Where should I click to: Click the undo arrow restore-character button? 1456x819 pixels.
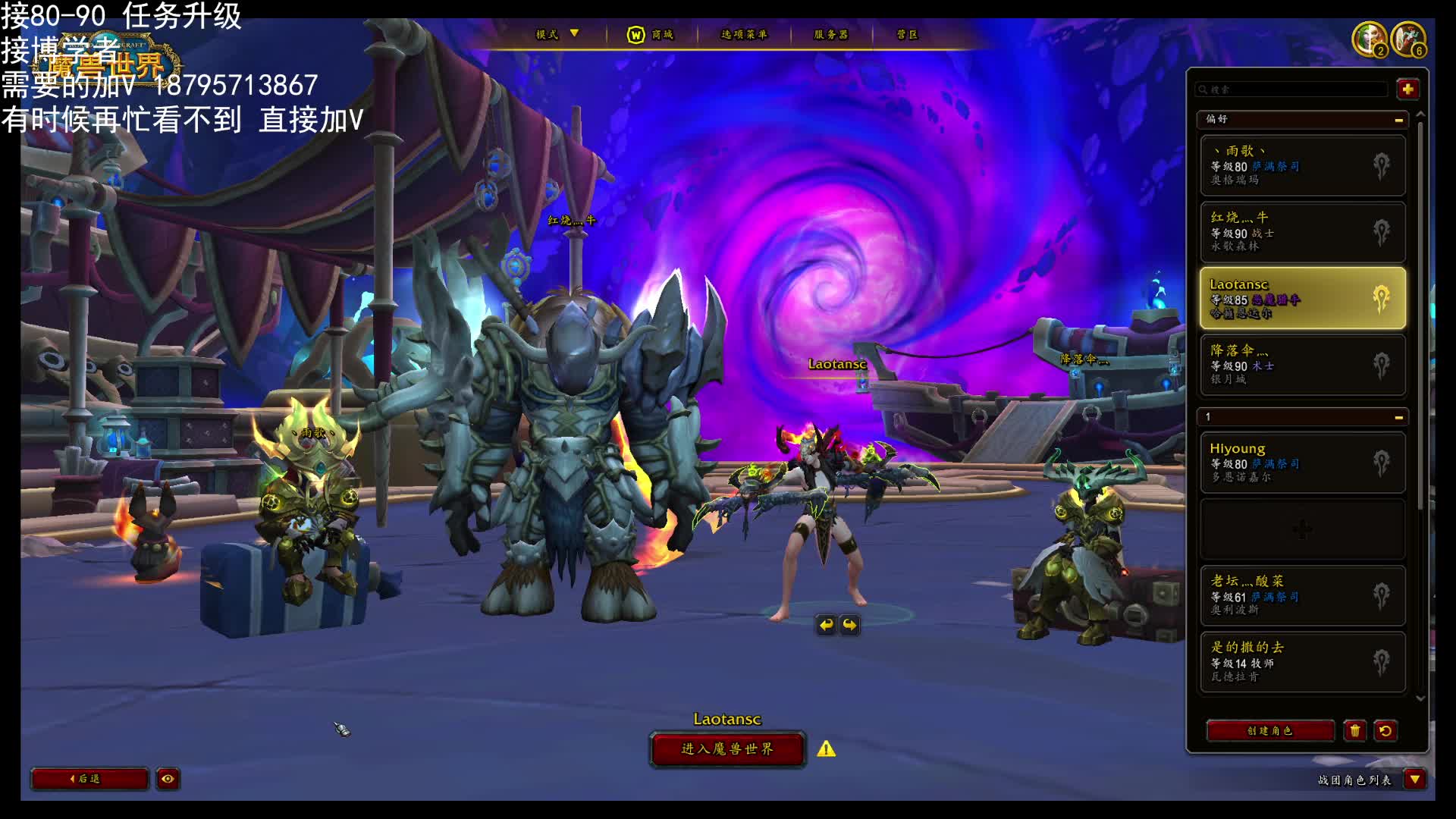click(1385, 731)
